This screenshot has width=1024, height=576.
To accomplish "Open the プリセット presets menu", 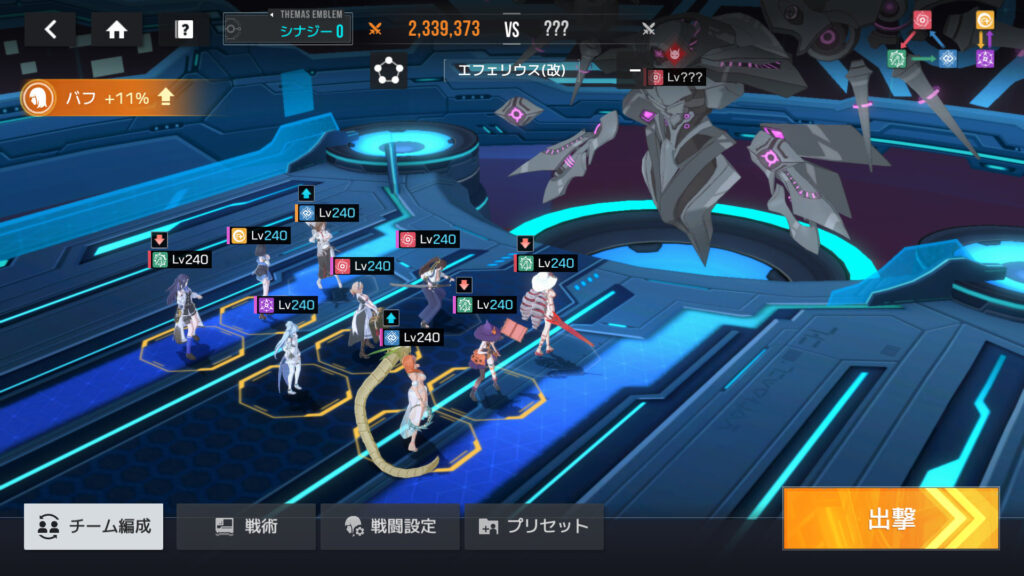I will point(534,526).
